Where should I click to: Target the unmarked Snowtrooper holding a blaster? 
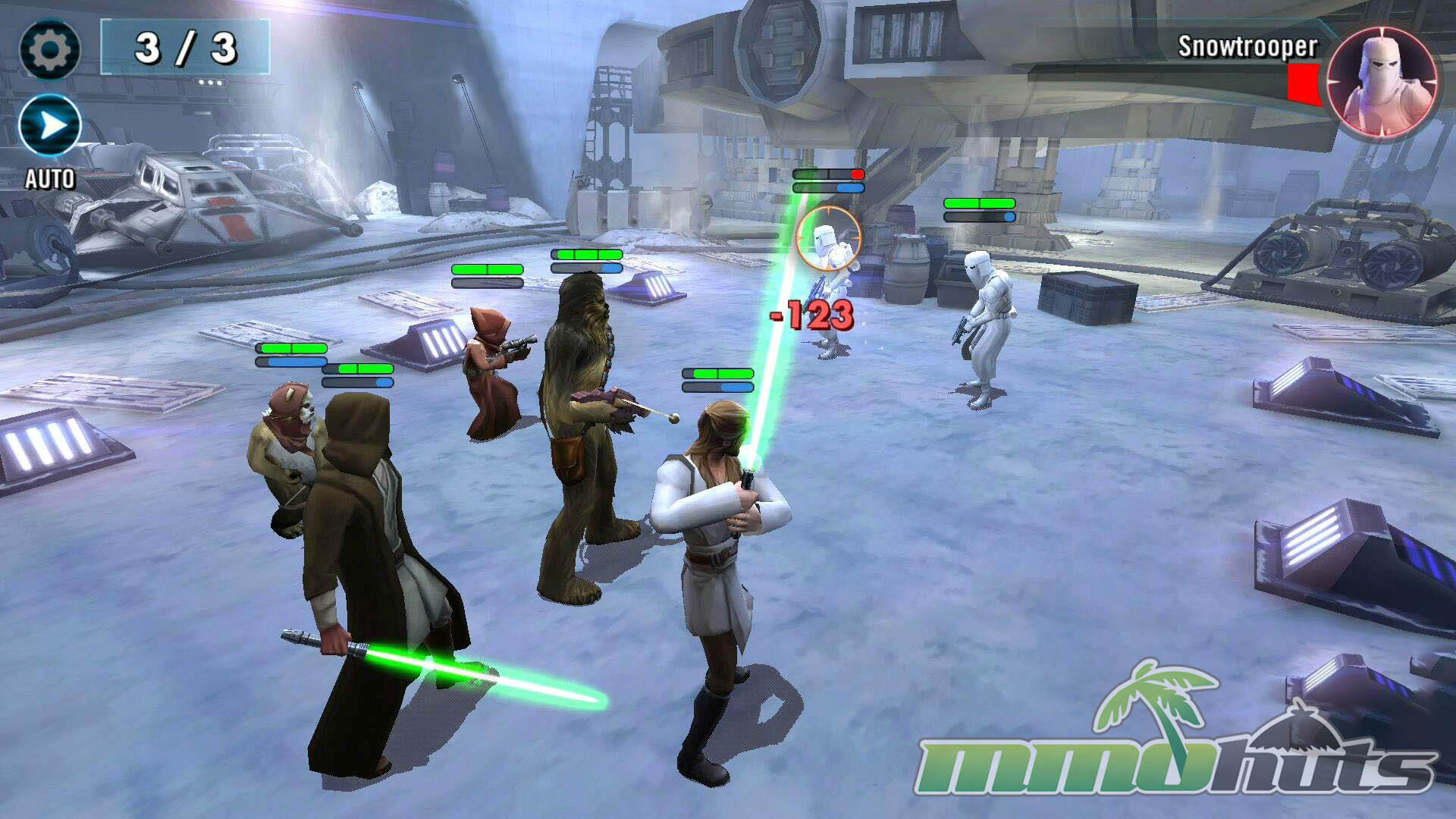pyautogui.click(x=984, y=327)
